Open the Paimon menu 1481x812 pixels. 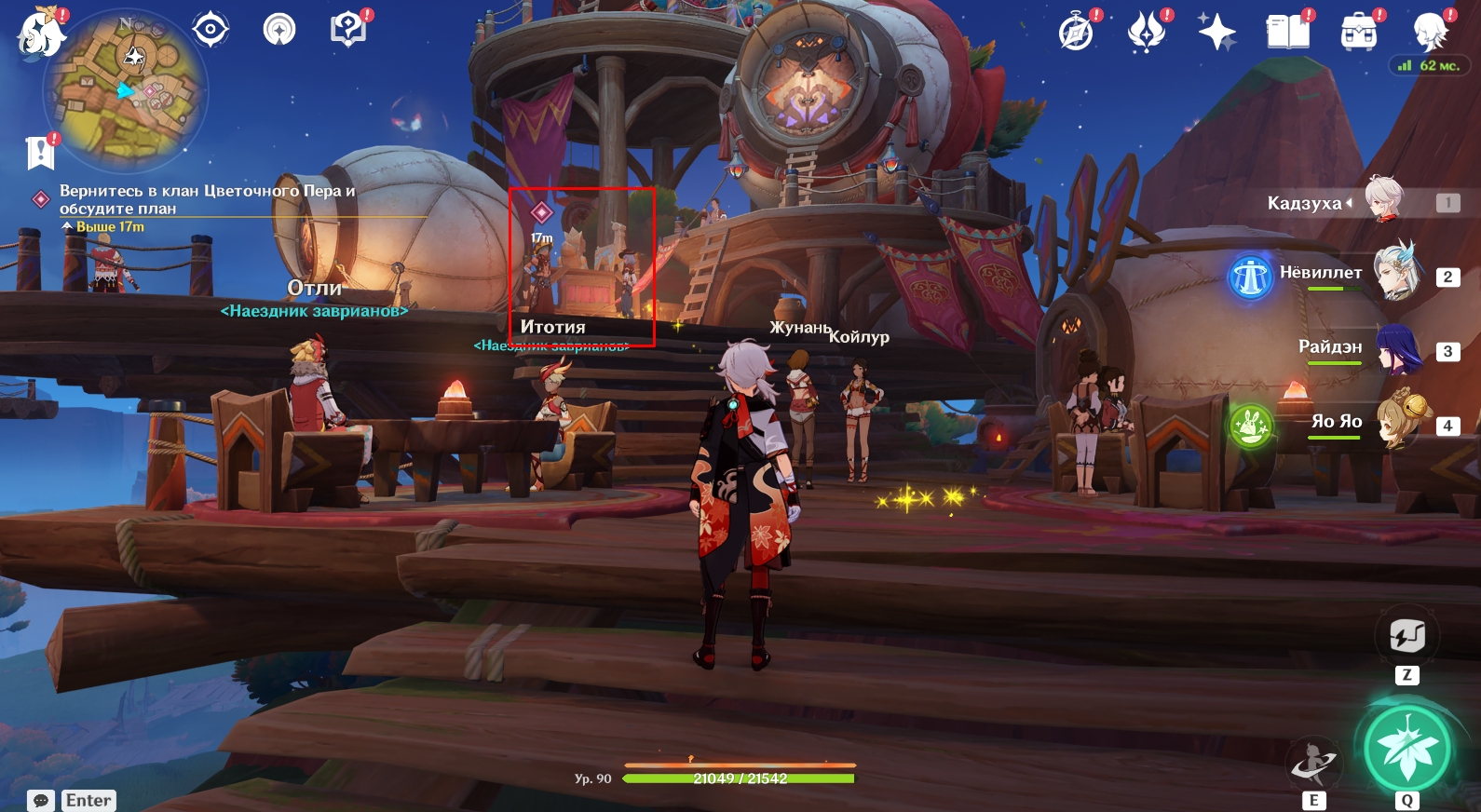[x=41, y=34]
